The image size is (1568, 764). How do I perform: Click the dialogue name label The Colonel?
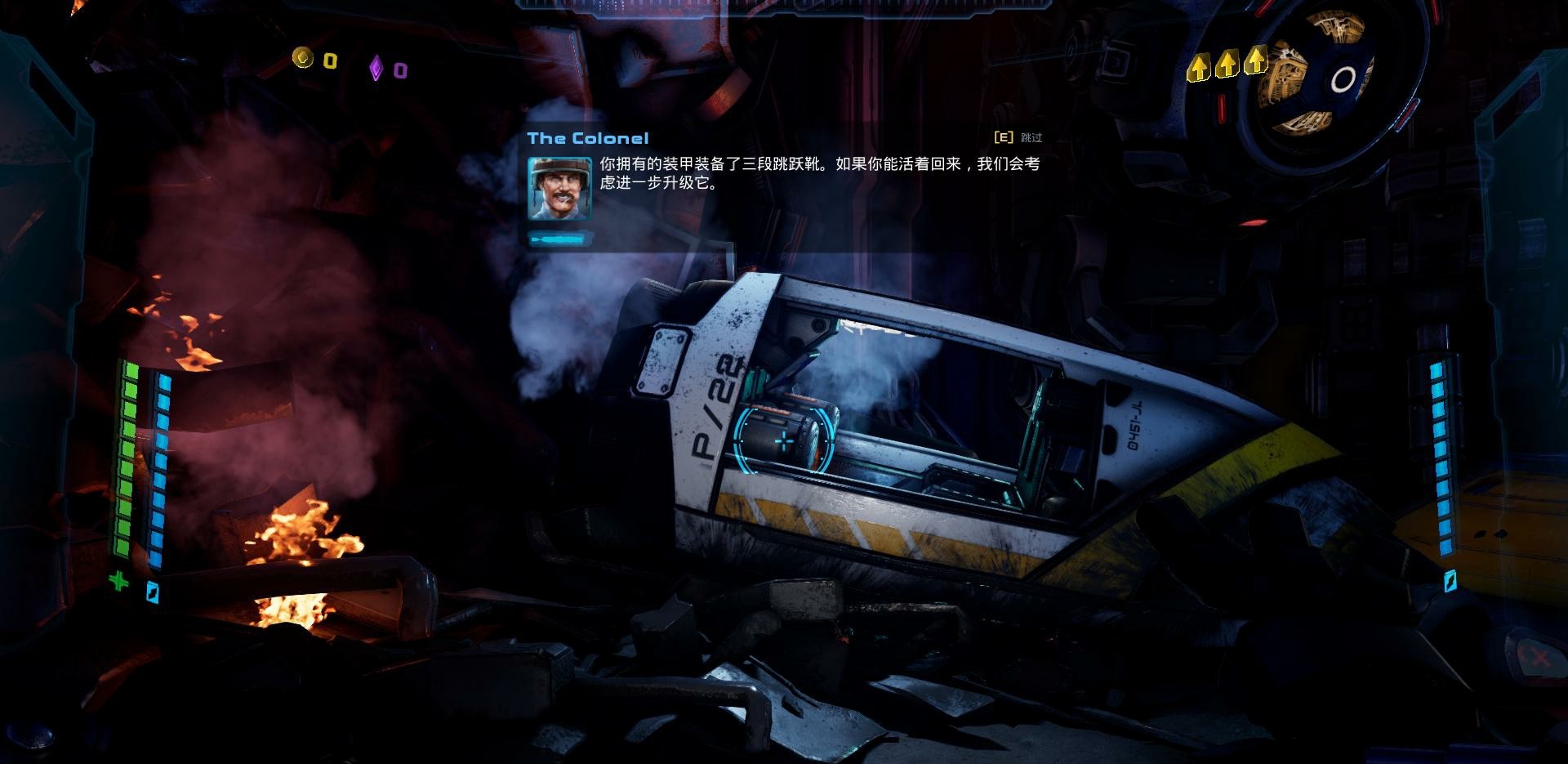586,138
